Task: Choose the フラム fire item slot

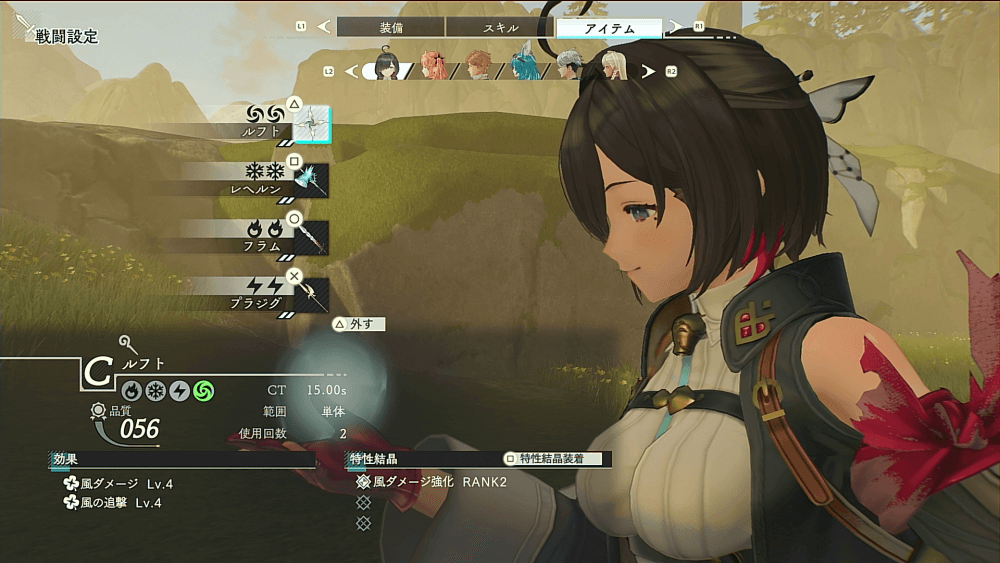Action: coord(311,237)
